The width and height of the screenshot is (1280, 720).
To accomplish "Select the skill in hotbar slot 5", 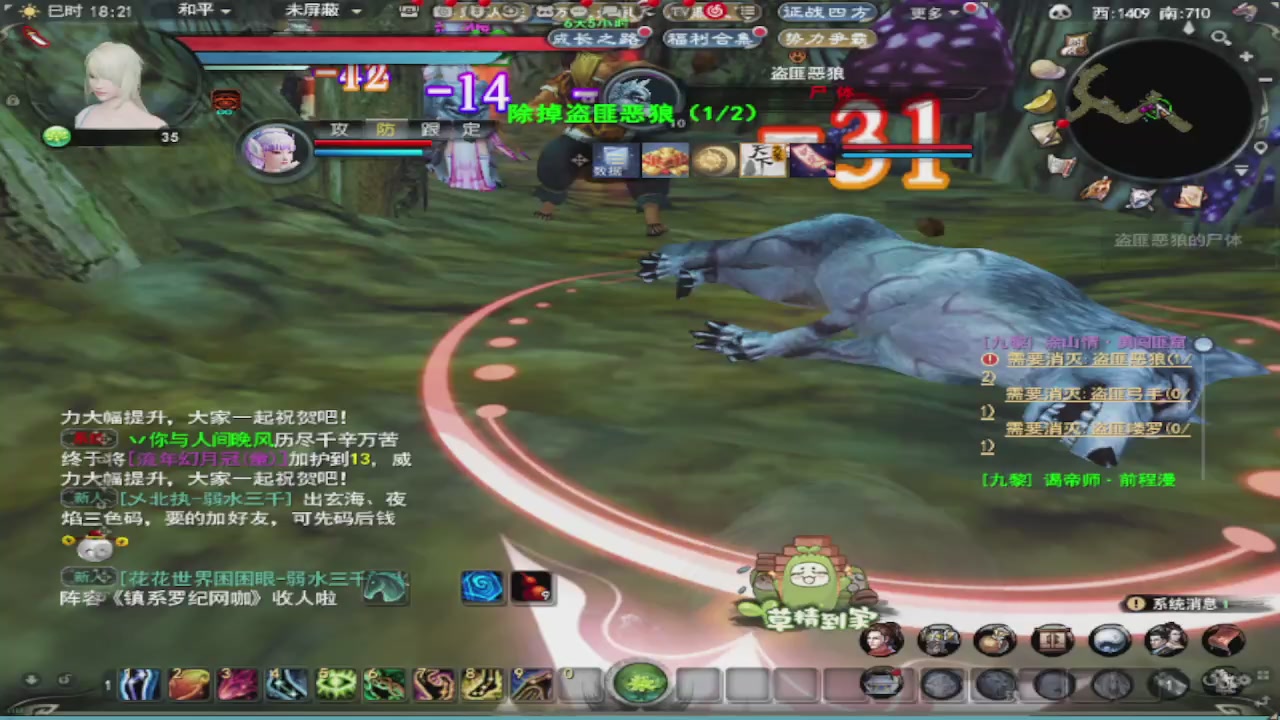I will [336, 683].
